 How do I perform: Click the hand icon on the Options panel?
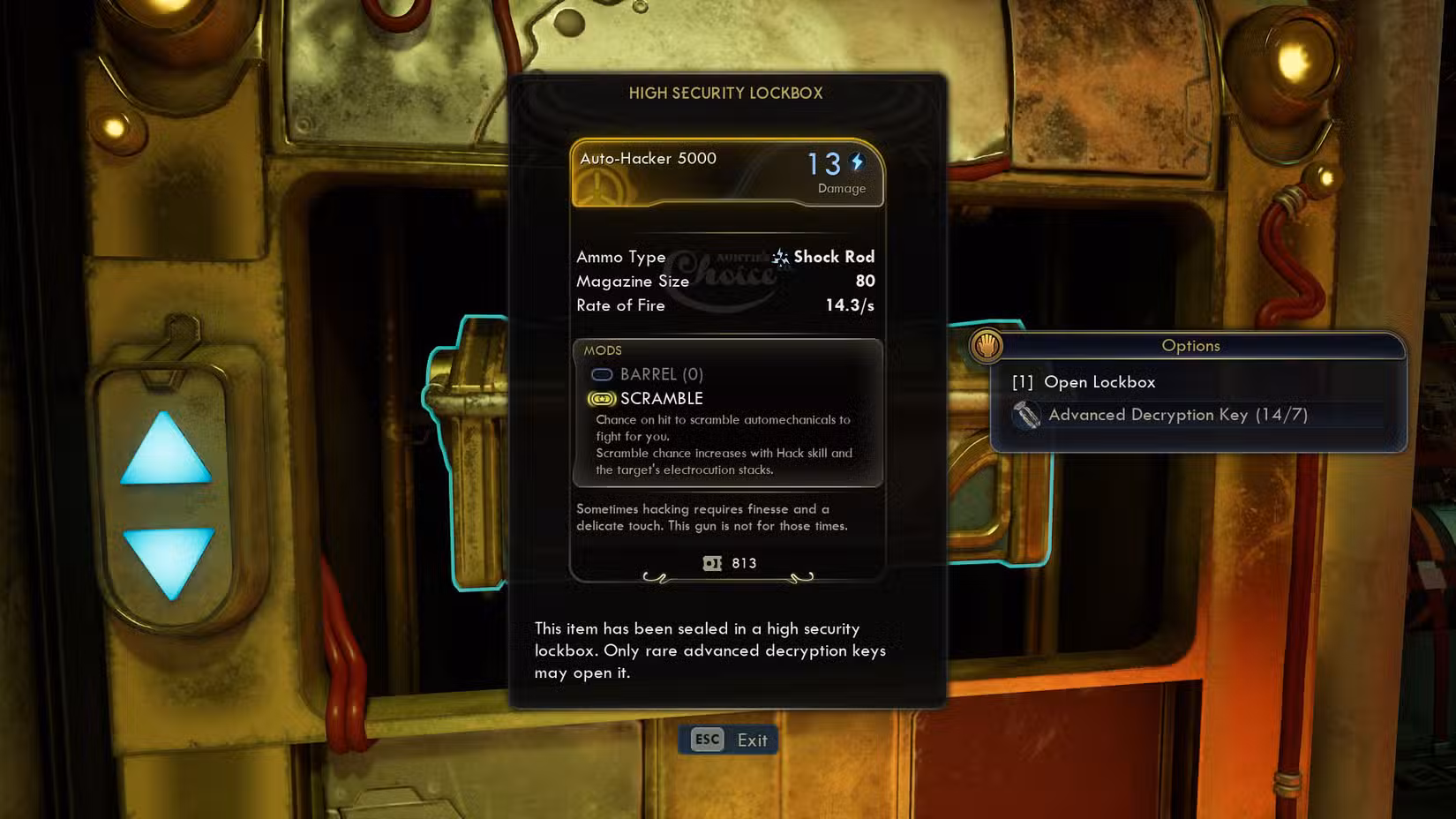(x=988, y=346)
